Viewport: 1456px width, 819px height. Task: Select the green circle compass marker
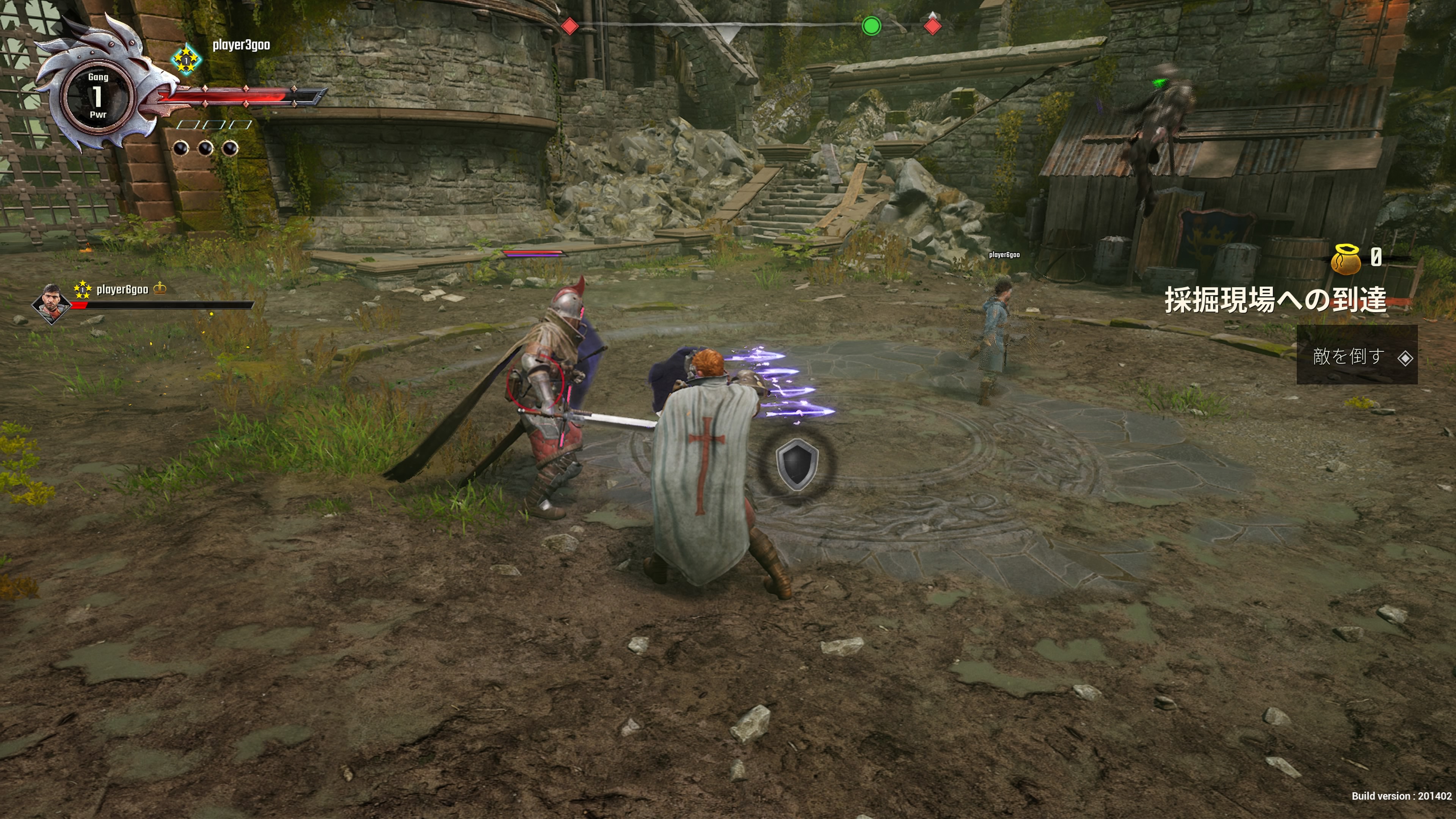tap(871, 26)
